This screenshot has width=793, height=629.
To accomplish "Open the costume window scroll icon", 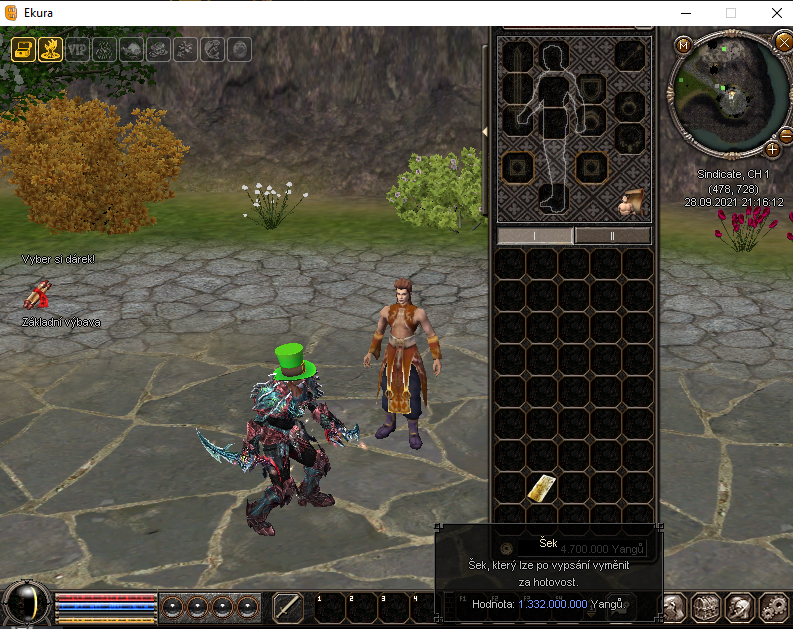I will [x=631, y=203].
